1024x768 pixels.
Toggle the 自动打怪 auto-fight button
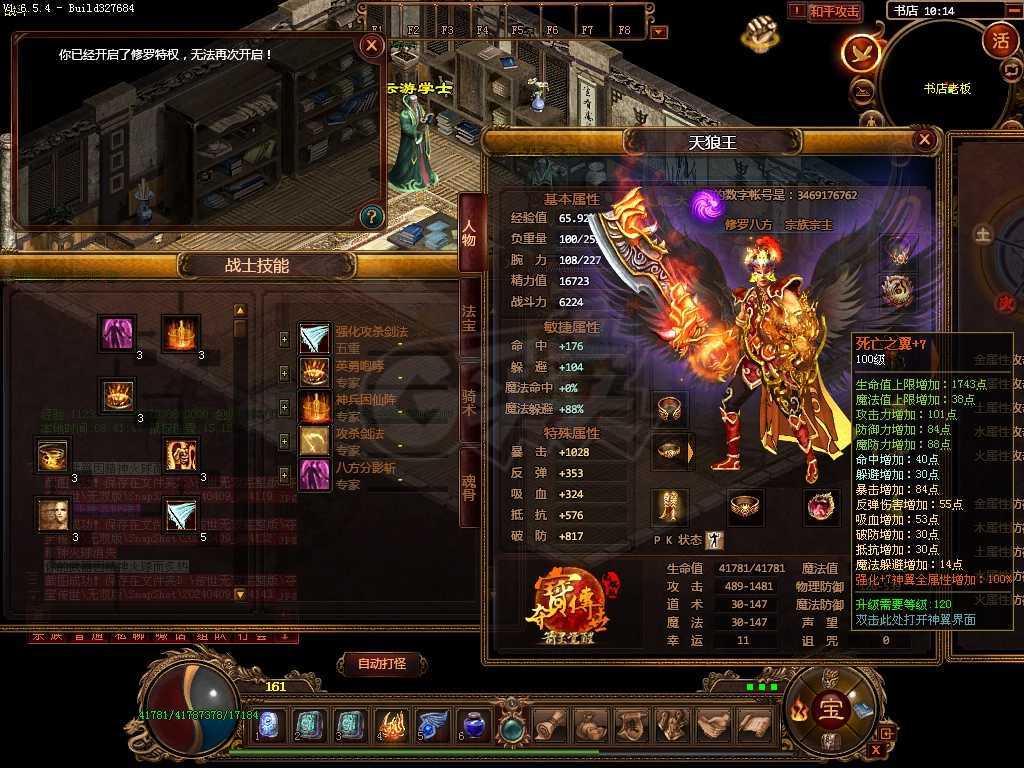(381, 663)
